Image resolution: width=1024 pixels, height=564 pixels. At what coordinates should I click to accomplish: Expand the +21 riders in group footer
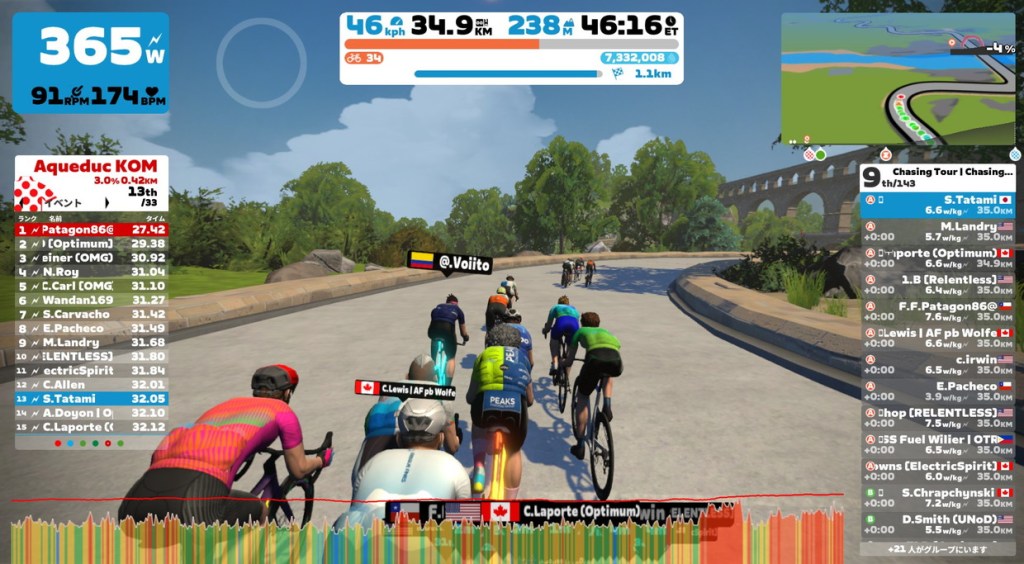point(937,549)
